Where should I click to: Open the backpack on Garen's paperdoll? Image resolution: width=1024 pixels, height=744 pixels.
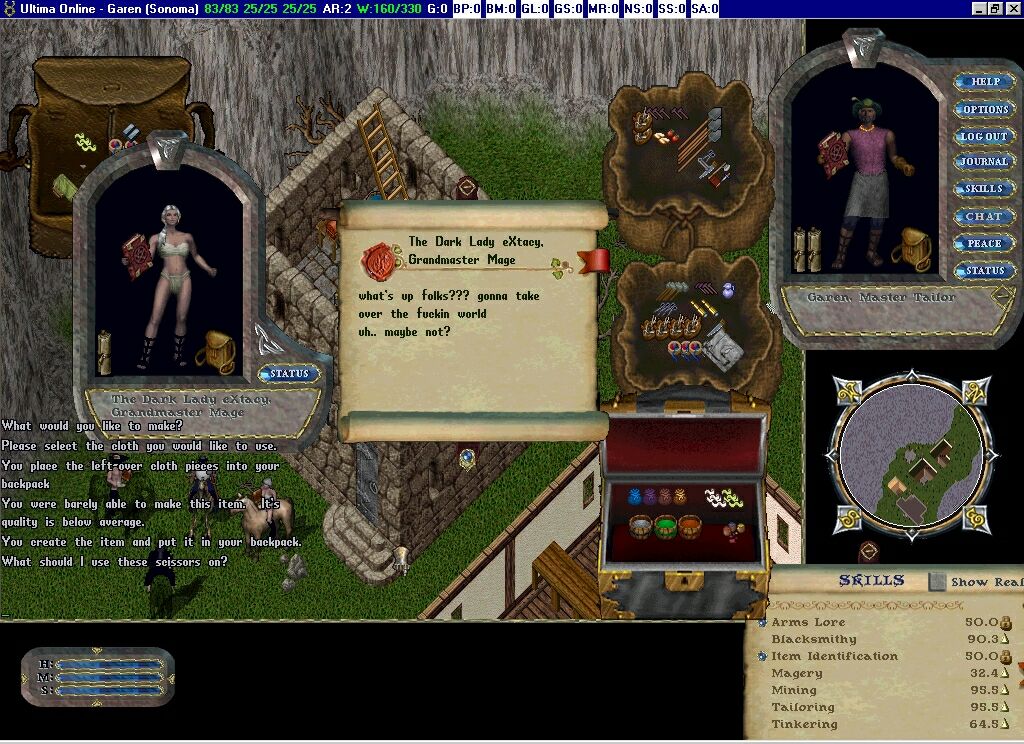pyautogui.click(x=916, y=250)
